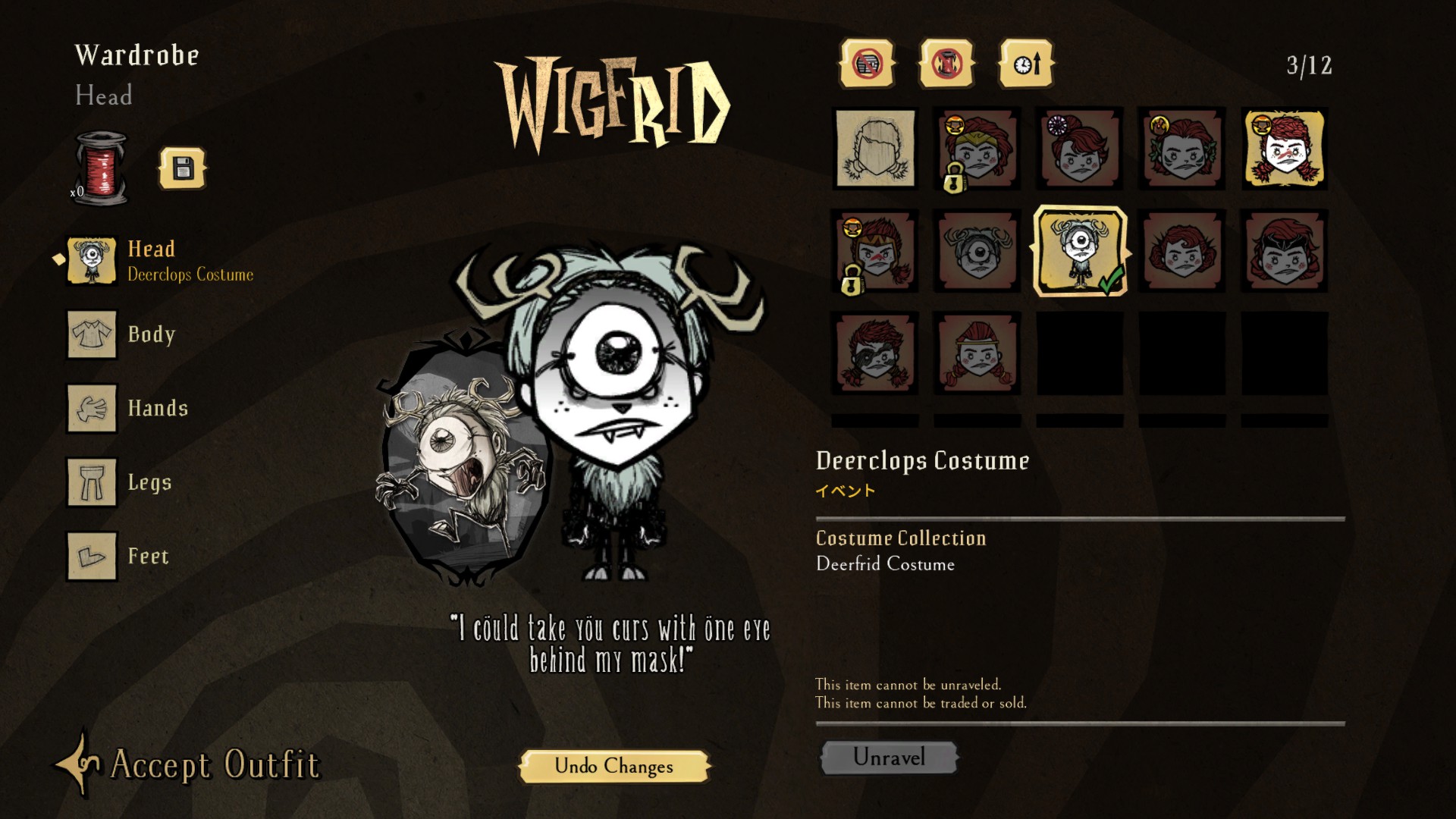Select the eyepatch Wigfrid head skin
The width and height of the screenshot is (1456, 819).
click(875, 353)
